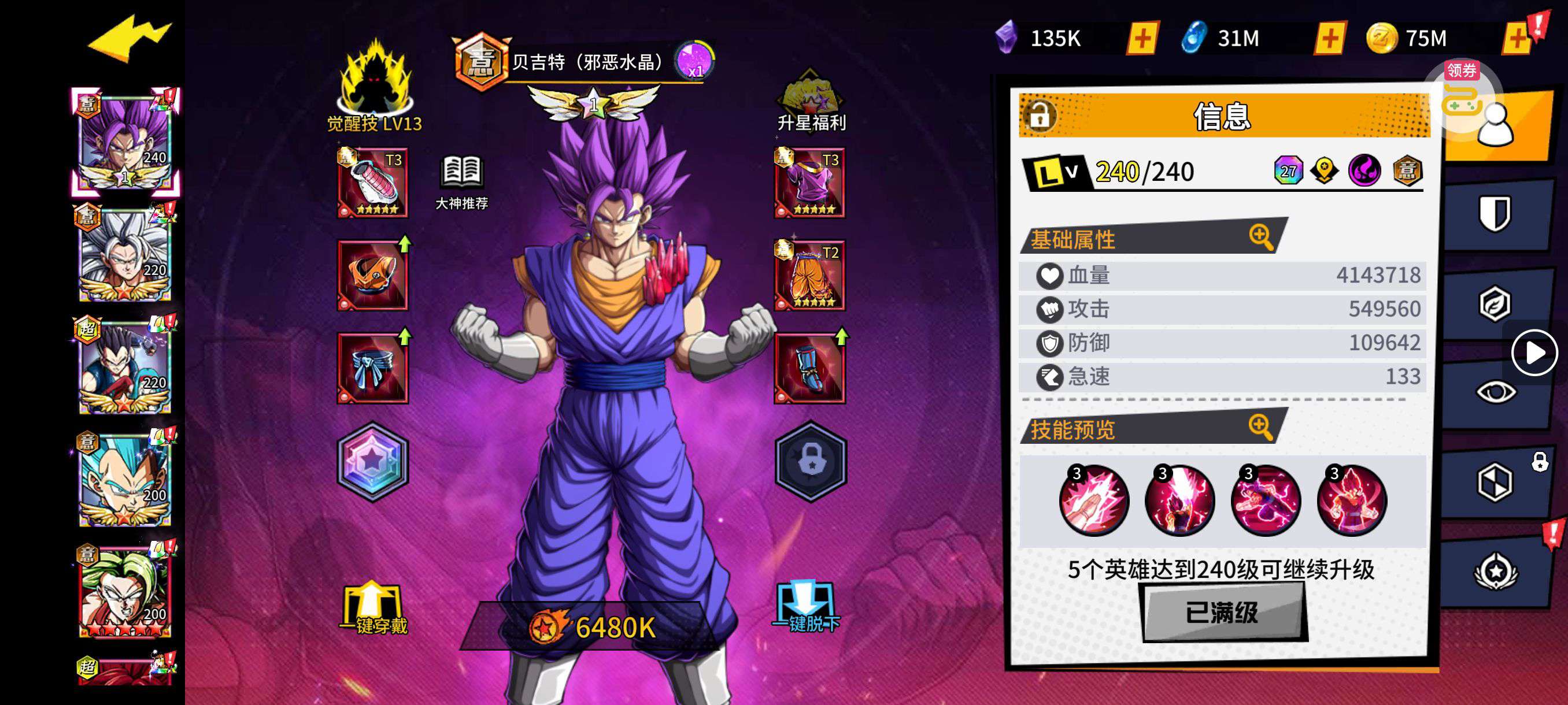1568x705 pixels.
Task: Switch to the shield side tab
Action: [1495, 213]
